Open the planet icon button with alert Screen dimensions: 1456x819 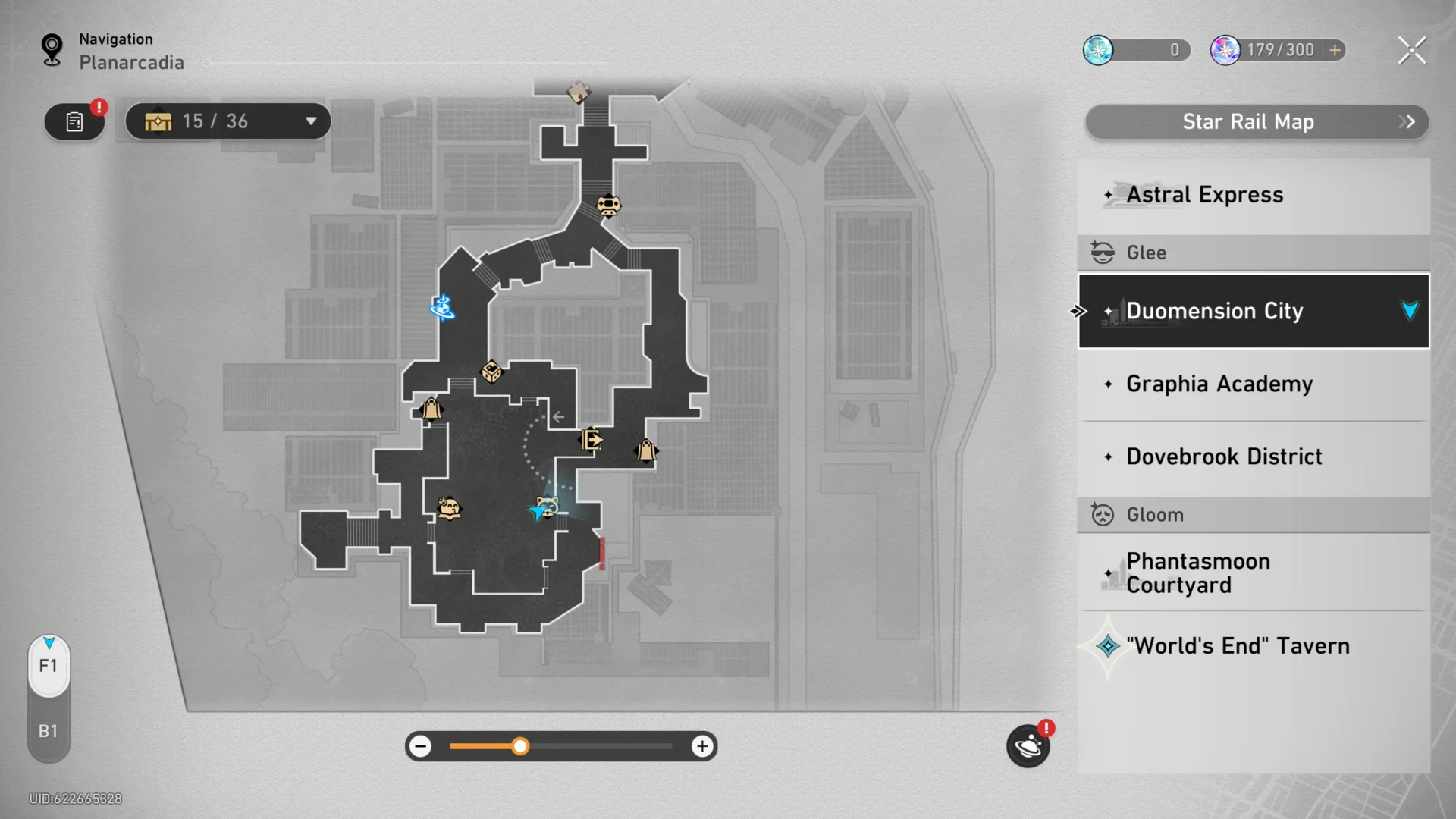tap(1028, 746)
